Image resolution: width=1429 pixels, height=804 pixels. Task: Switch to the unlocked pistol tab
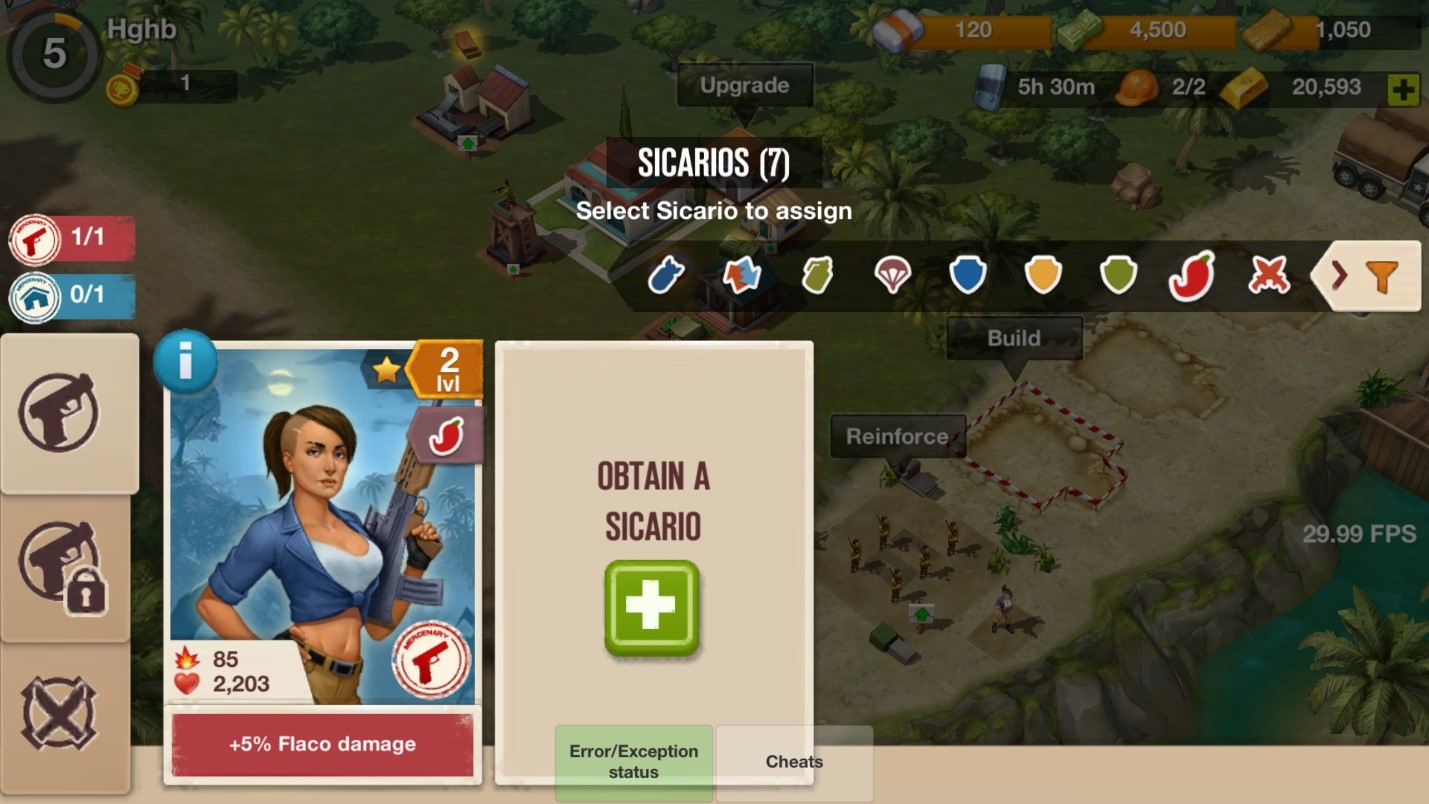pos(68,413)
